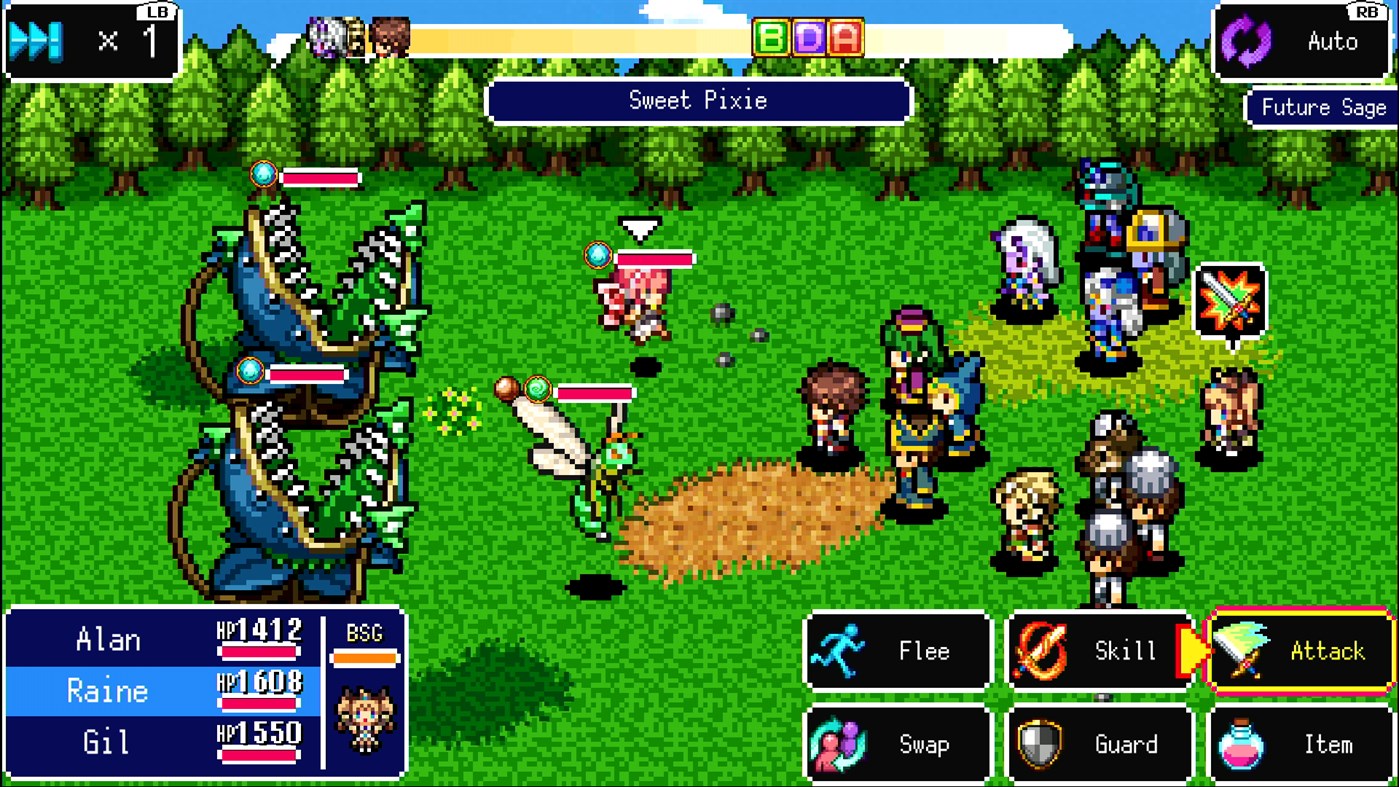This screenshot has height=787, width=1399.
Task: Click the shield icon on the Guard button
Action: 1040,744
